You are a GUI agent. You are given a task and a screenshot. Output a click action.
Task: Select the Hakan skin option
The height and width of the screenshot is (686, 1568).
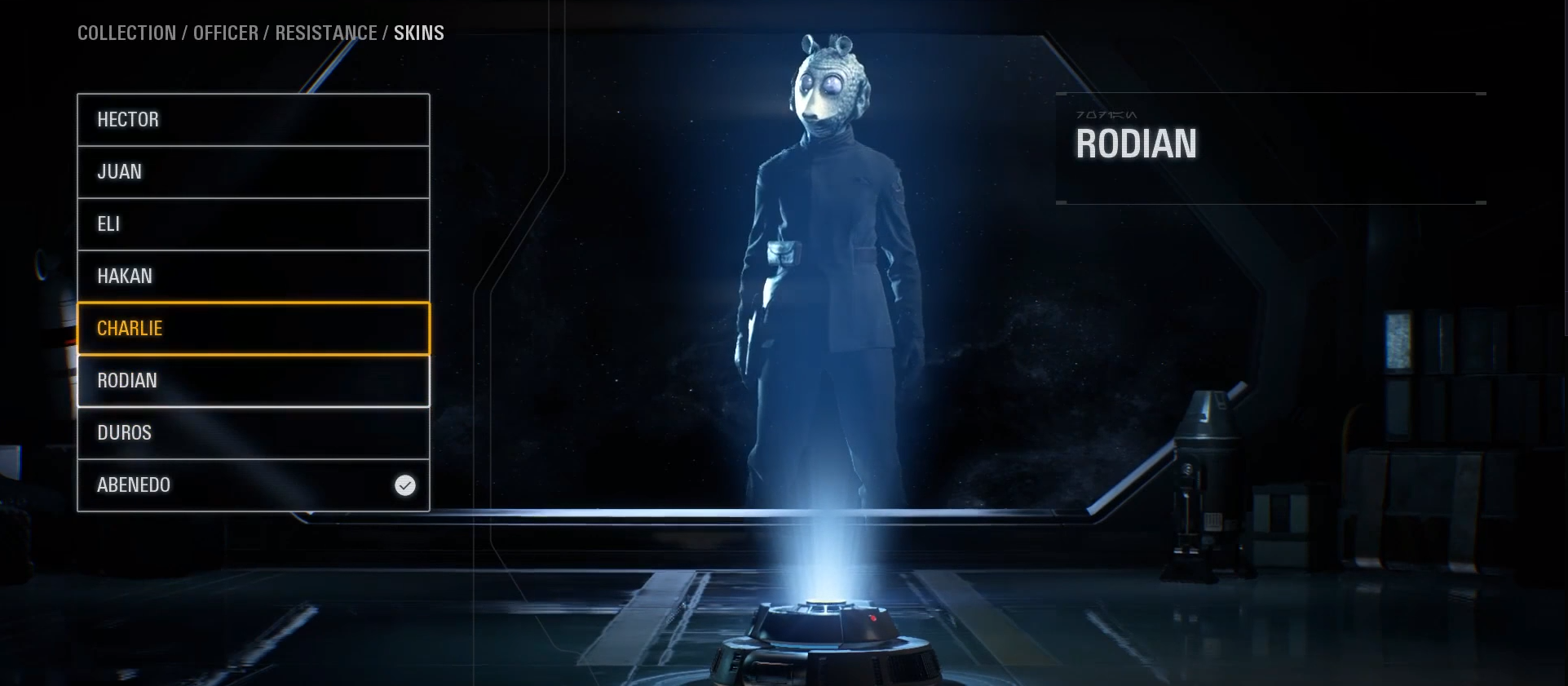(x=253, y=276)
